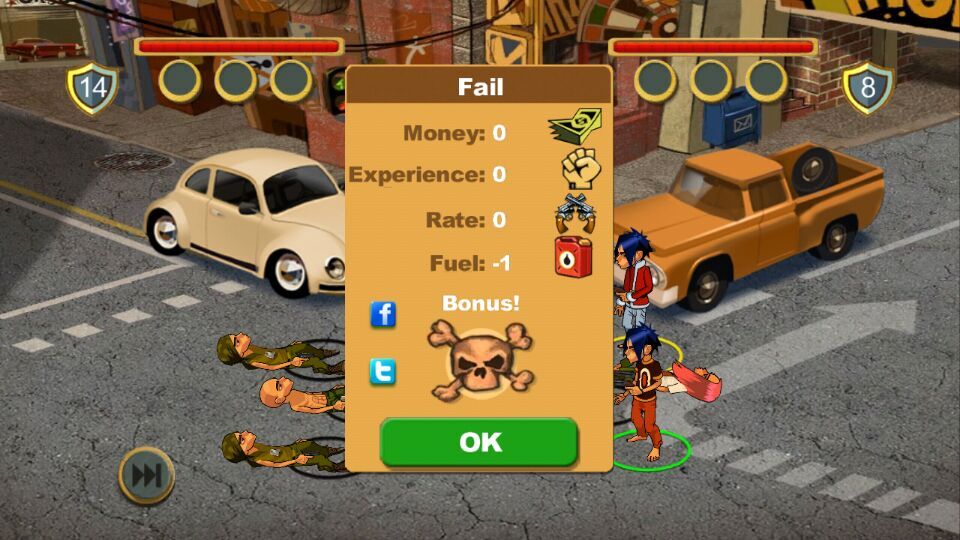Claim the skull and crossbones bonus
The height and width of the screenshot is (540, 960).
pyautogui.click(x=480, y=360)
